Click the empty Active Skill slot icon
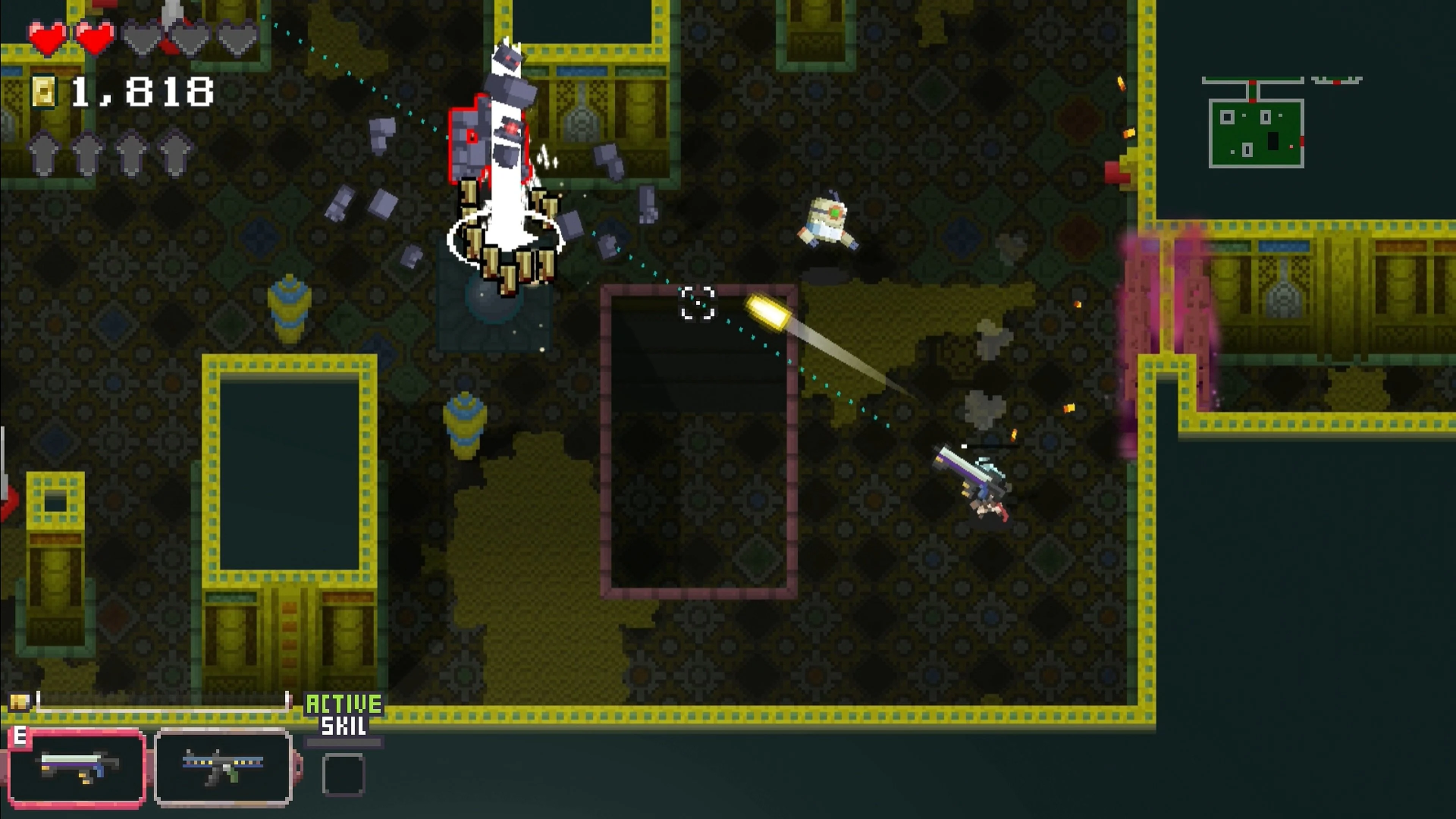Screen dimensions: 1456x819 coord(345,774)
